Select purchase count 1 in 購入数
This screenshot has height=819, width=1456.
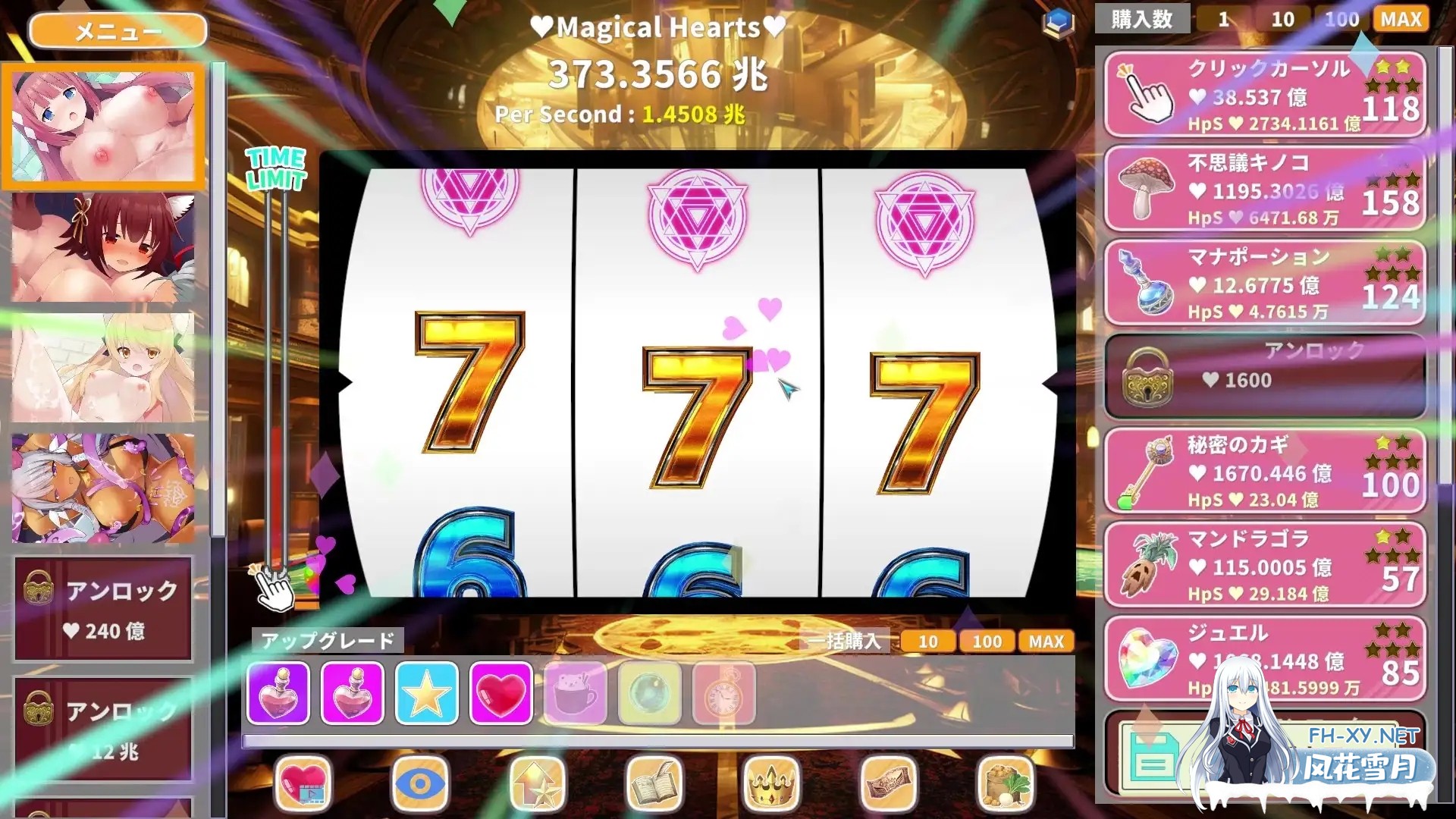tap(1223, 20)
